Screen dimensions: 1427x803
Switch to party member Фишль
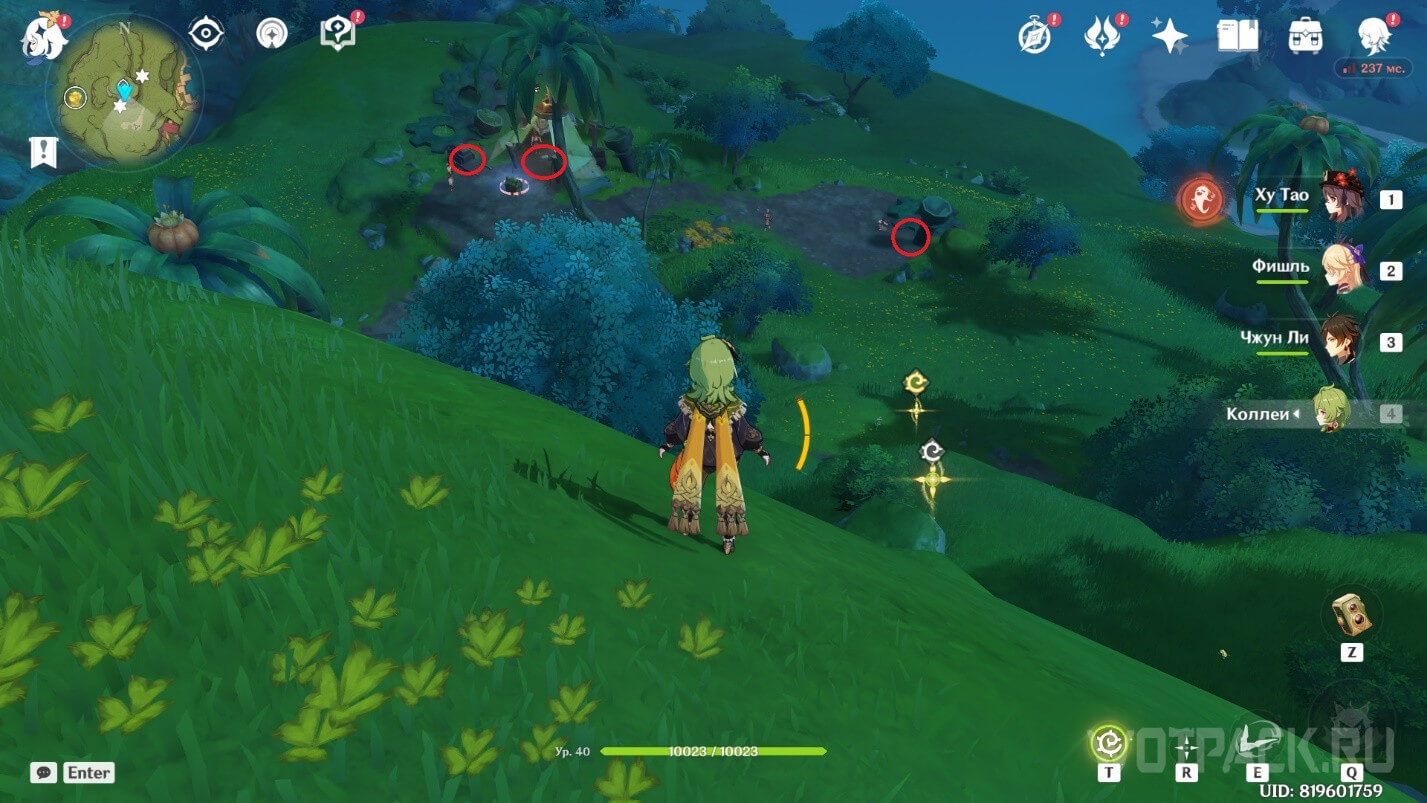(x=1340, y=269)
